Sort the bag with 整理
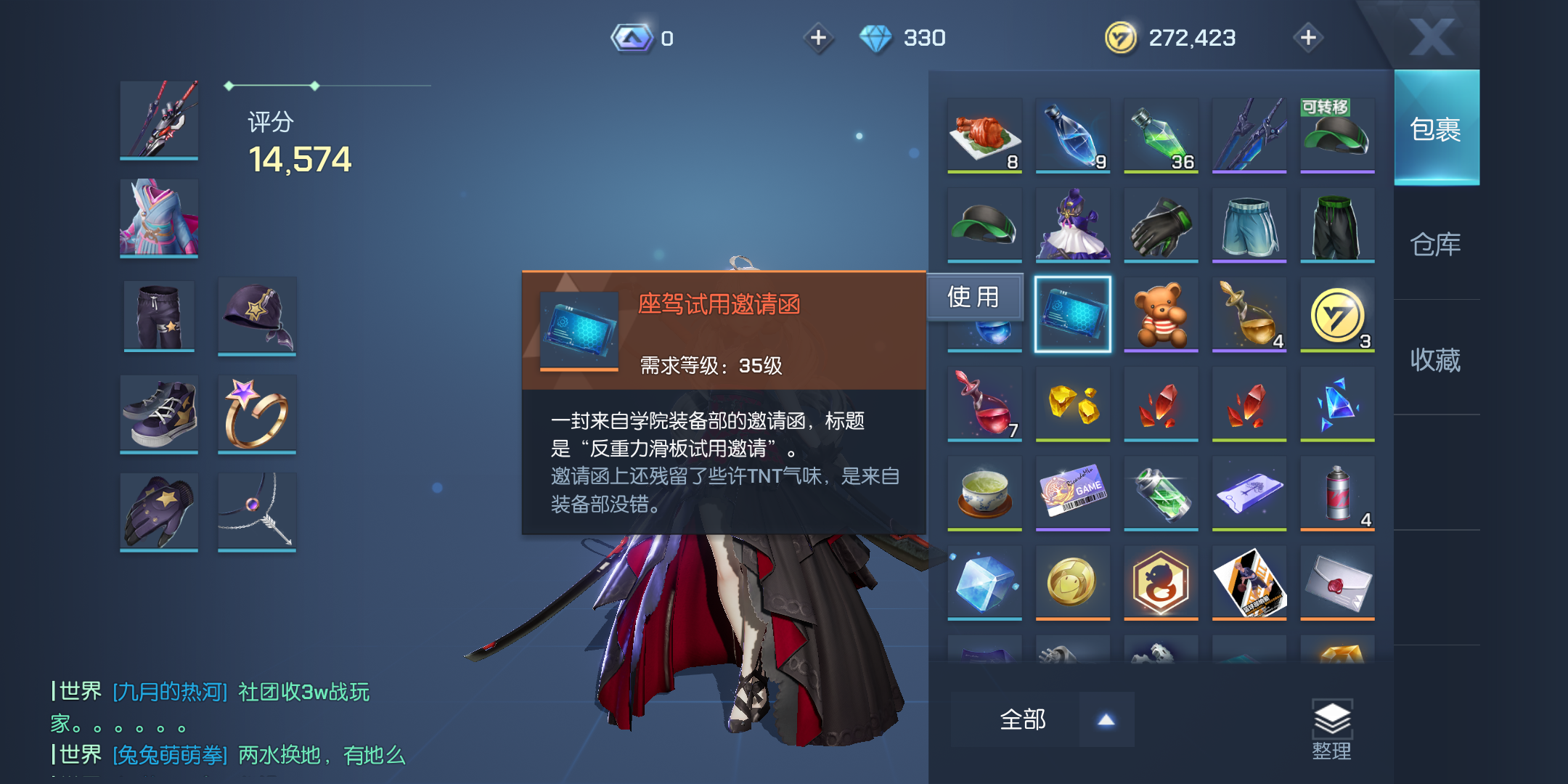Screen dimensions: 1568x784 (1331, 729)
